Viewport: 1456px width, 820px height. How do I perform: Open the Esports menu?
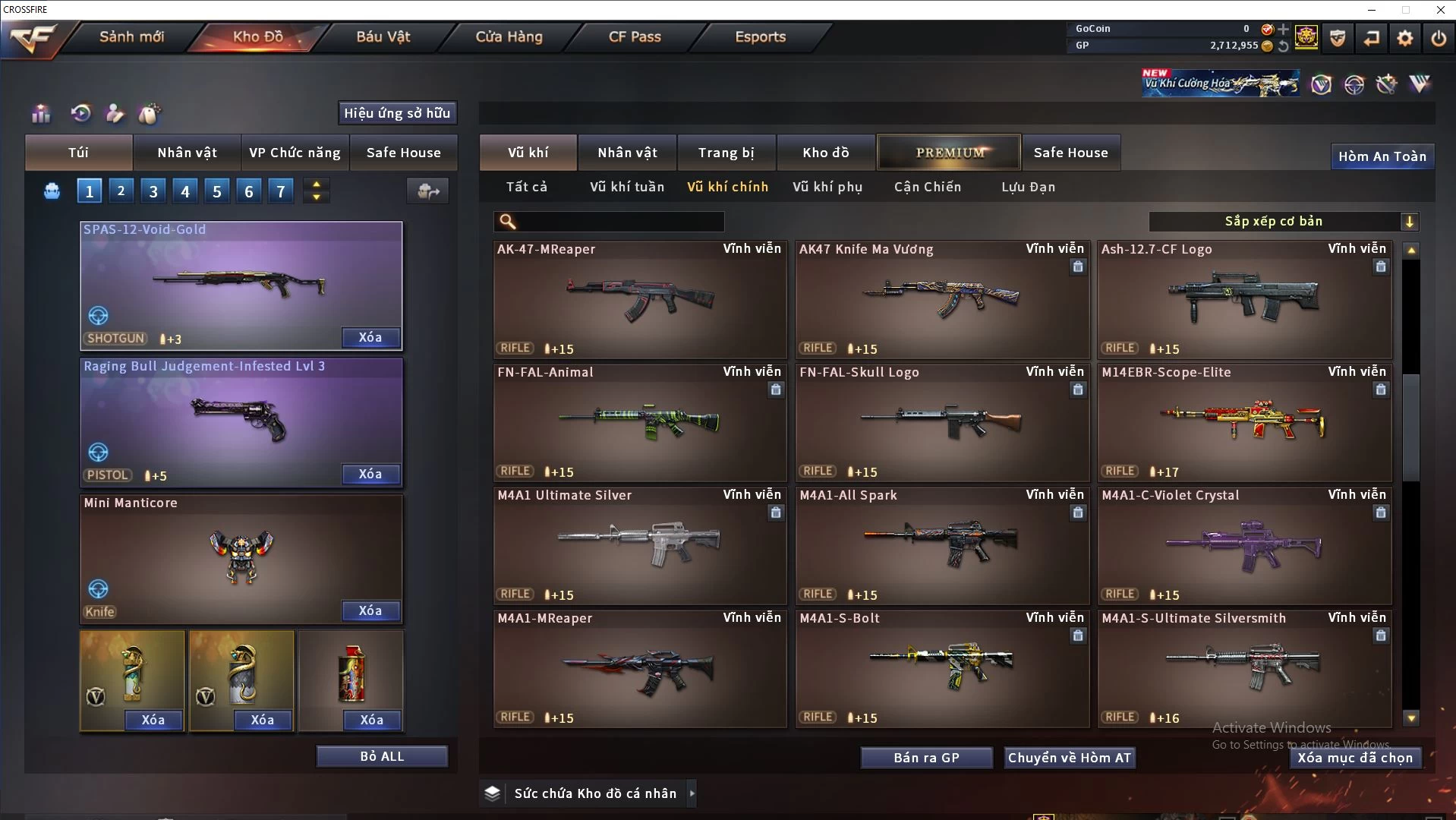coord(760,36)
